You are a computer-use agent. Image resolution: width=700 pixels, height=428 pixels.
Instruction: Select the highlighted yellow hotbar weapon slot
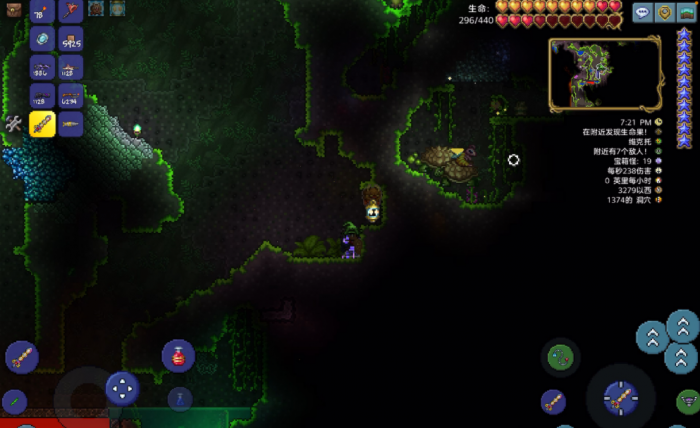tap(42, 124)
